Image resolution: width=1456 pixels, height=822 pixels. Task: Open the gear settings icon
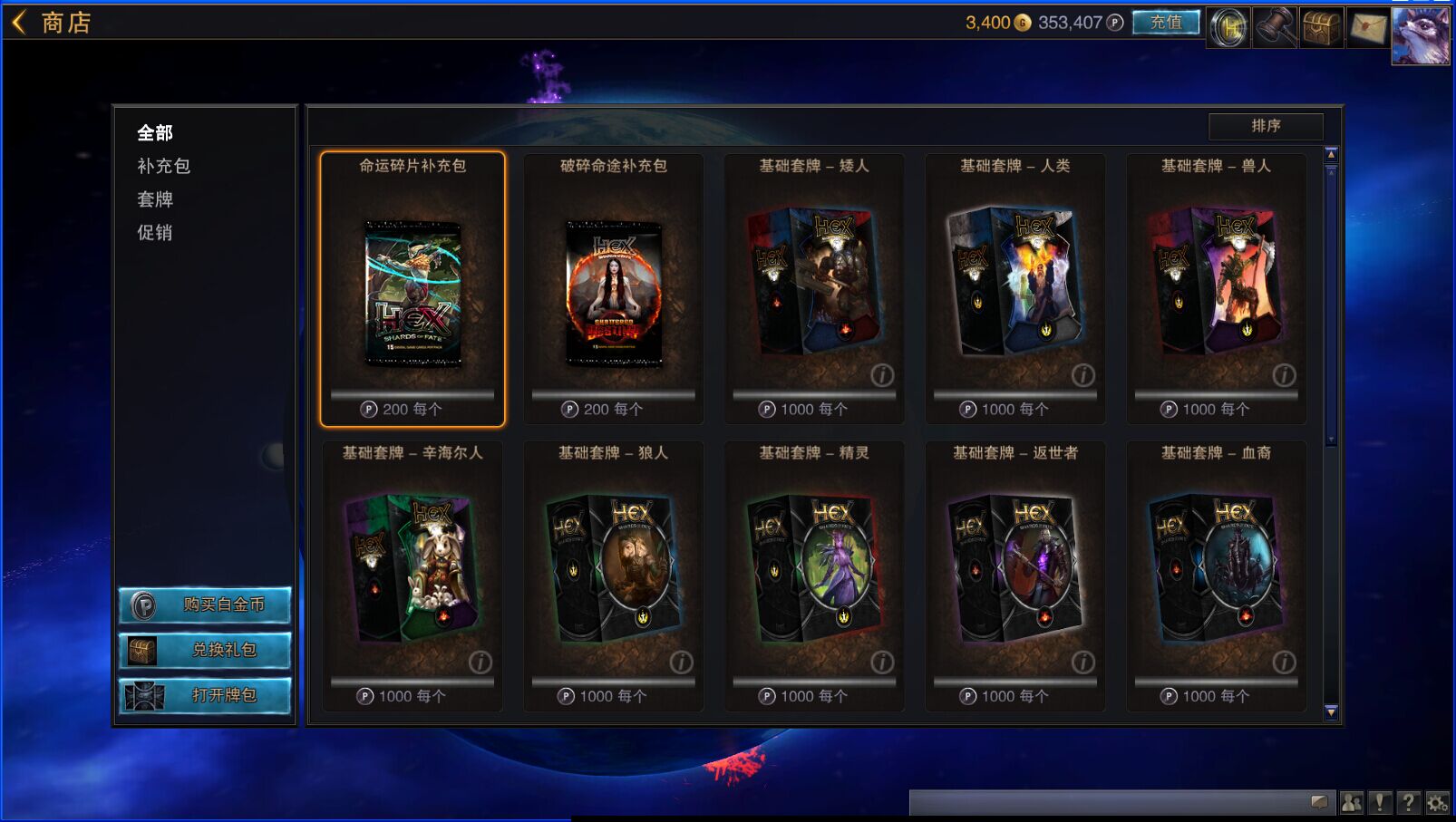(1437, 802)
